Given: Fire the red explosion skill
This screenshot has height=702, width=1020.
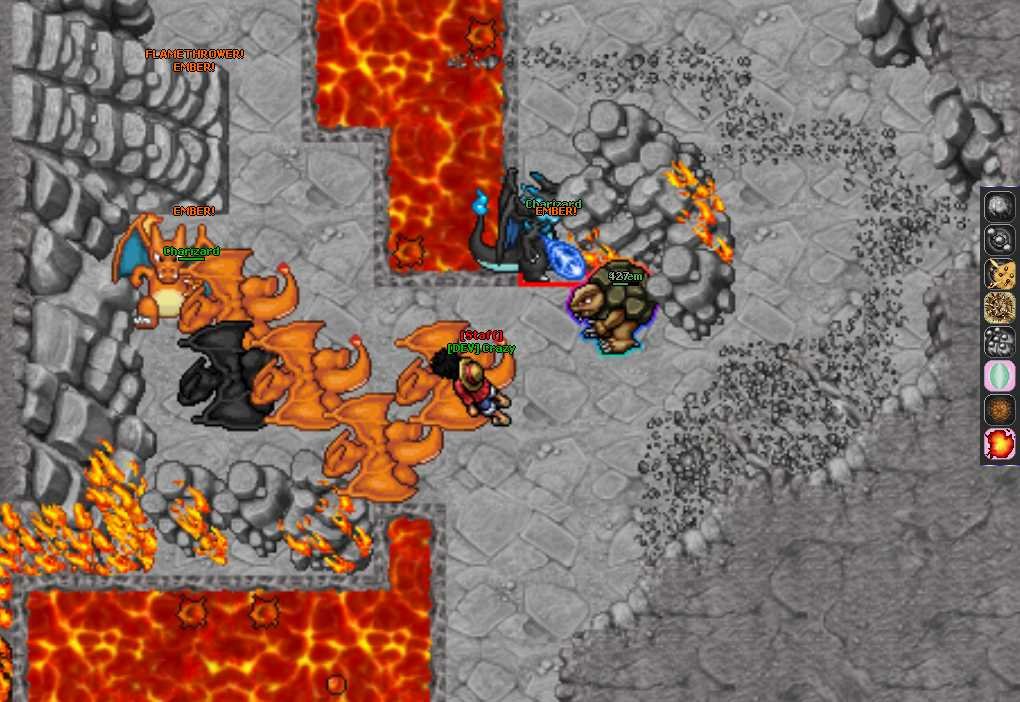Looking at the screenshot, I should (x=999, y=444).
